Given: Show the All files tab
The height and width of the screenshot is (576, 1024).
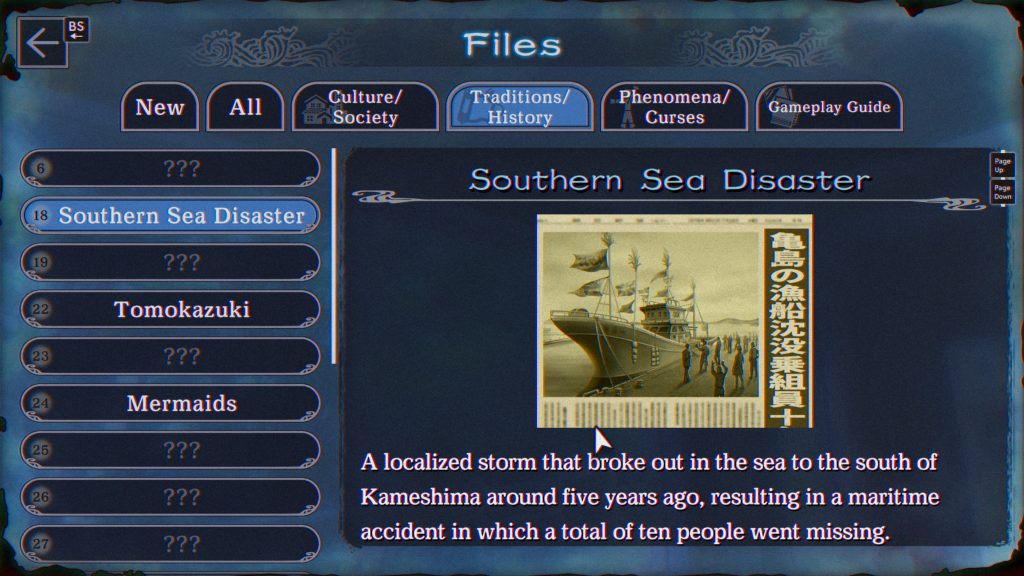Looking at the screenshot, I should tap(245, 107).
